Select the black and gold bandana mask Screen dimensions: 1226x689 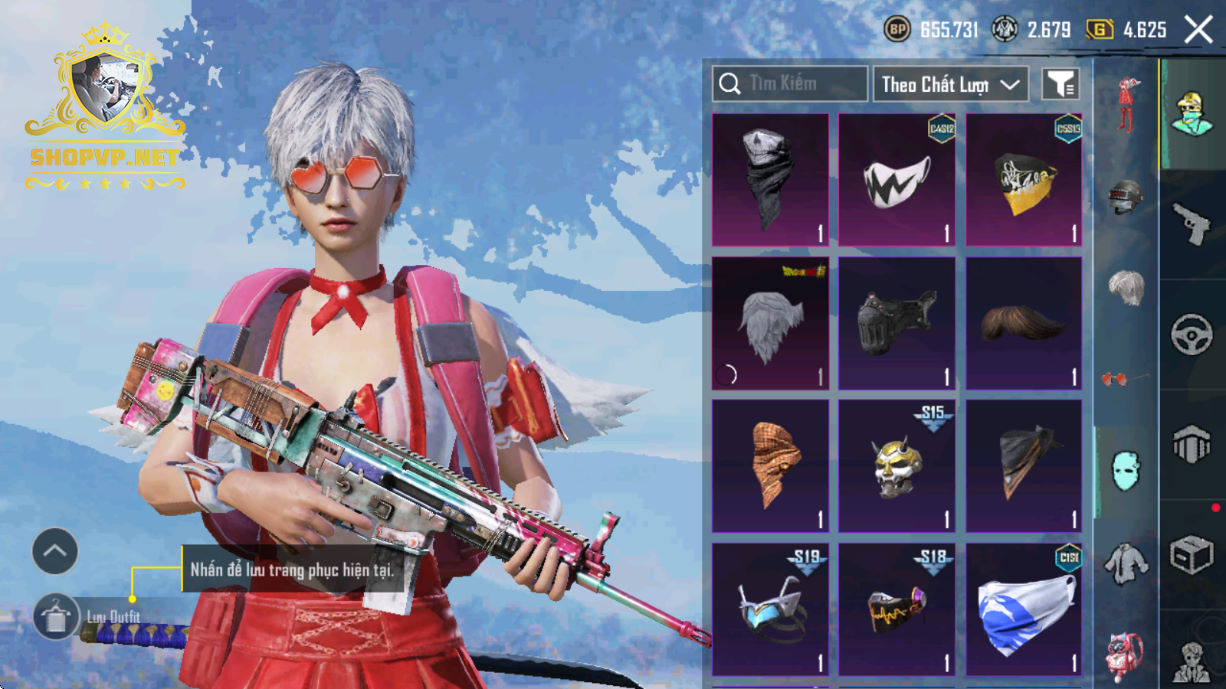click(1024, 180)
